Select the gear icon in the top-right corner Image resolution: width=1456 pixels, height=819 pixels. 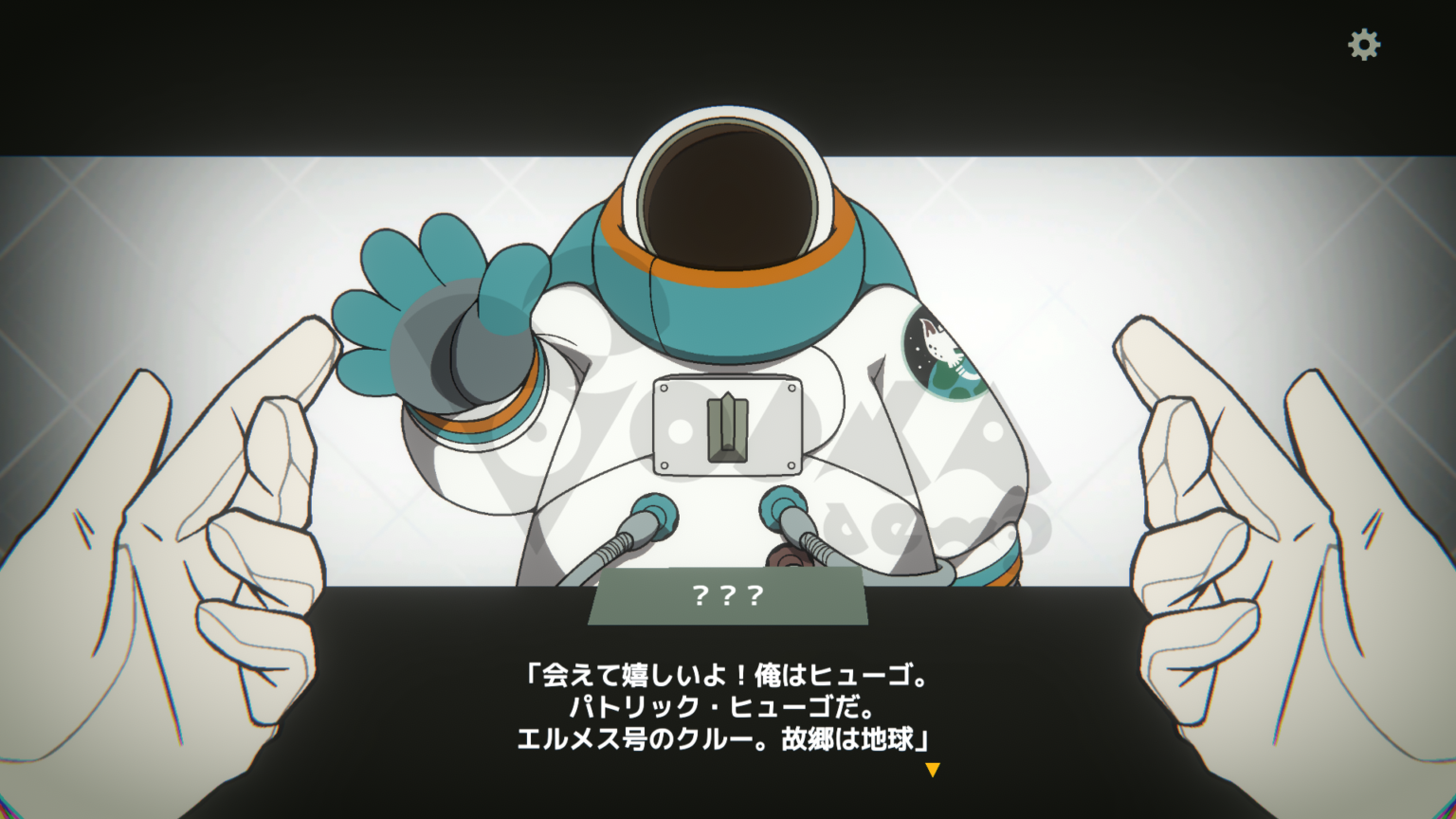(x=1362, y=44)
